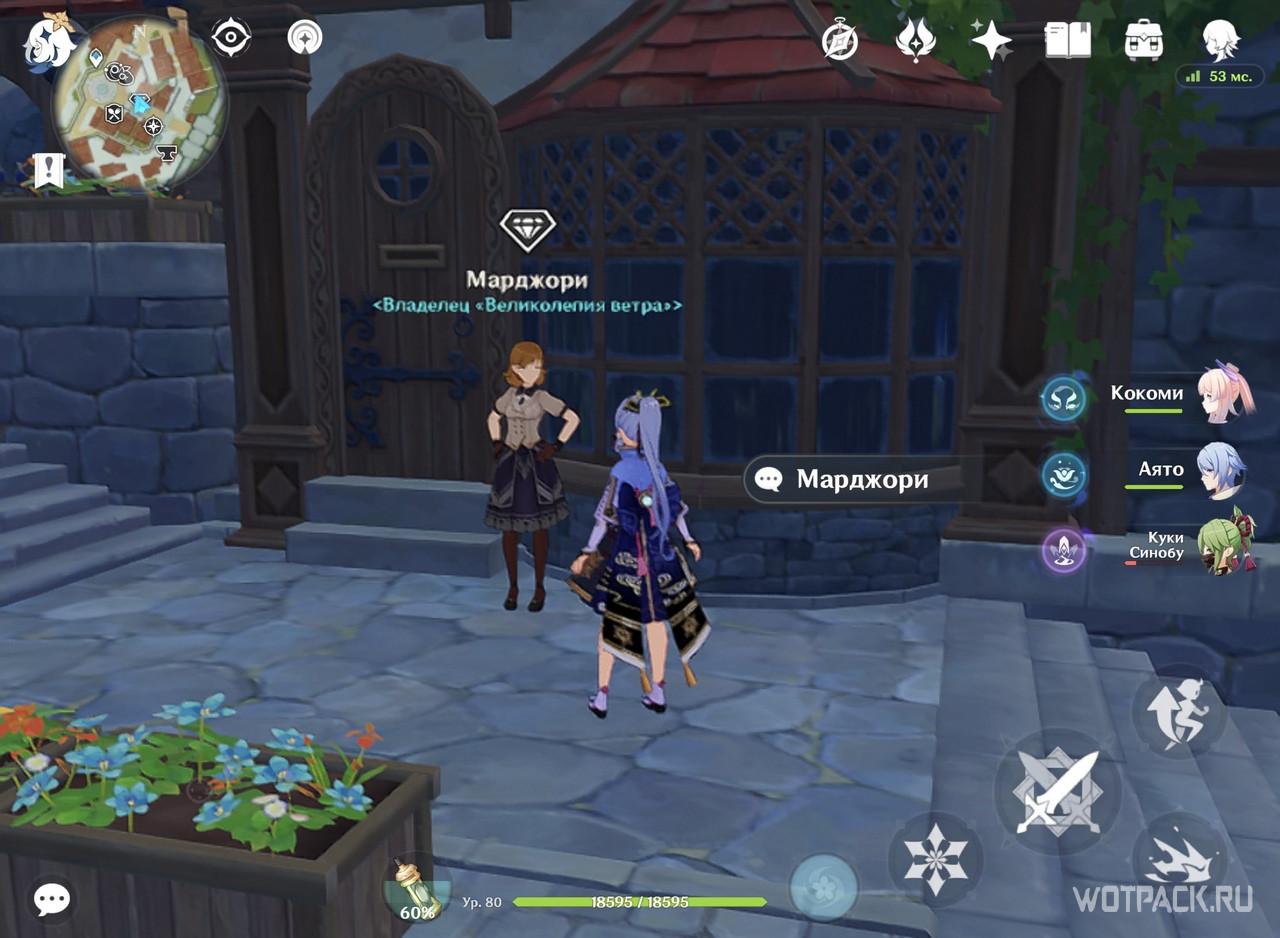1280x938 pixels.
Task: Open the quest log exclamation icon
Action: pyautogui.click(x=48, y=171)
